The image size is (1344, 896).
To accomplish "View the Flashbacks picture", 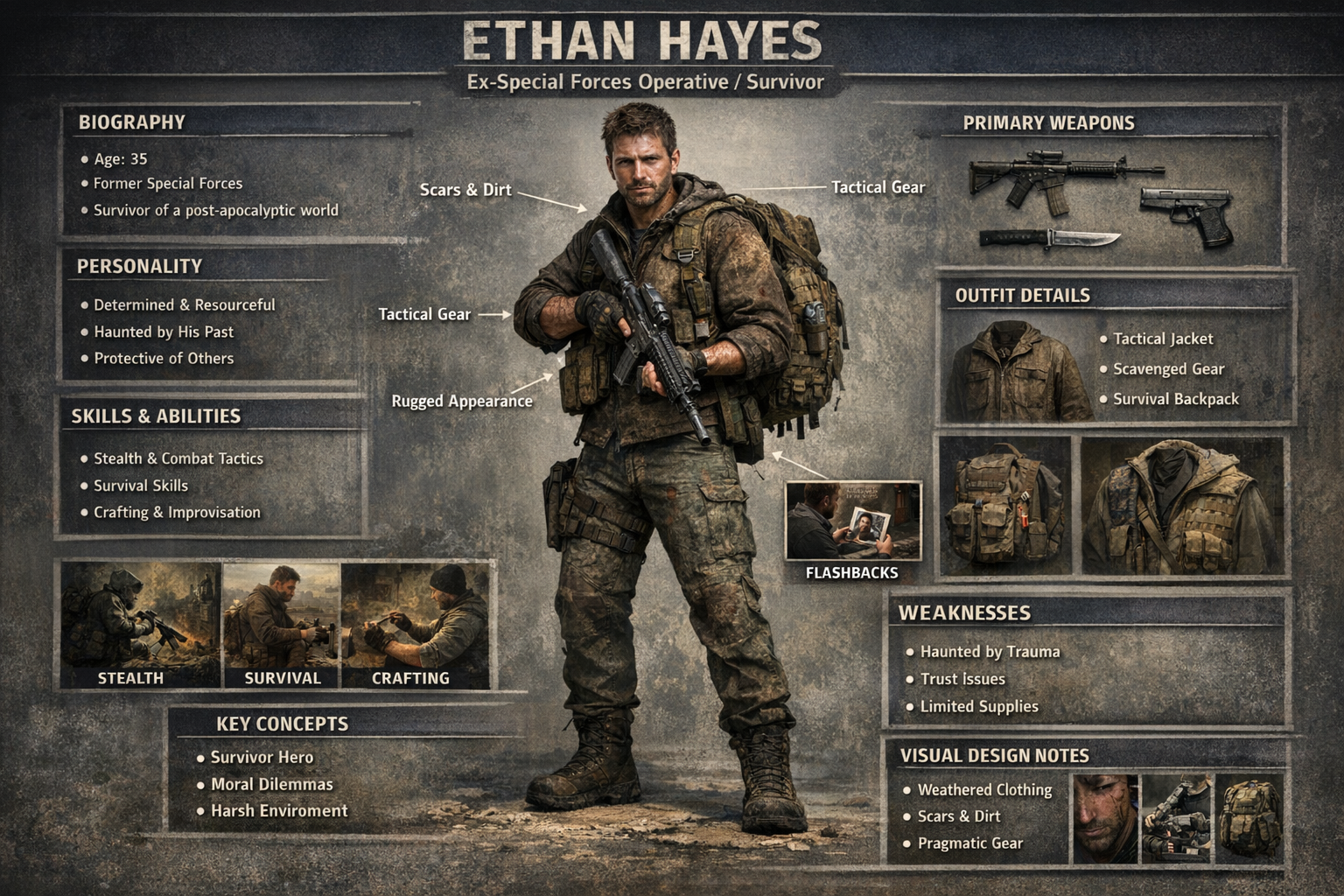I will (853, 521).
